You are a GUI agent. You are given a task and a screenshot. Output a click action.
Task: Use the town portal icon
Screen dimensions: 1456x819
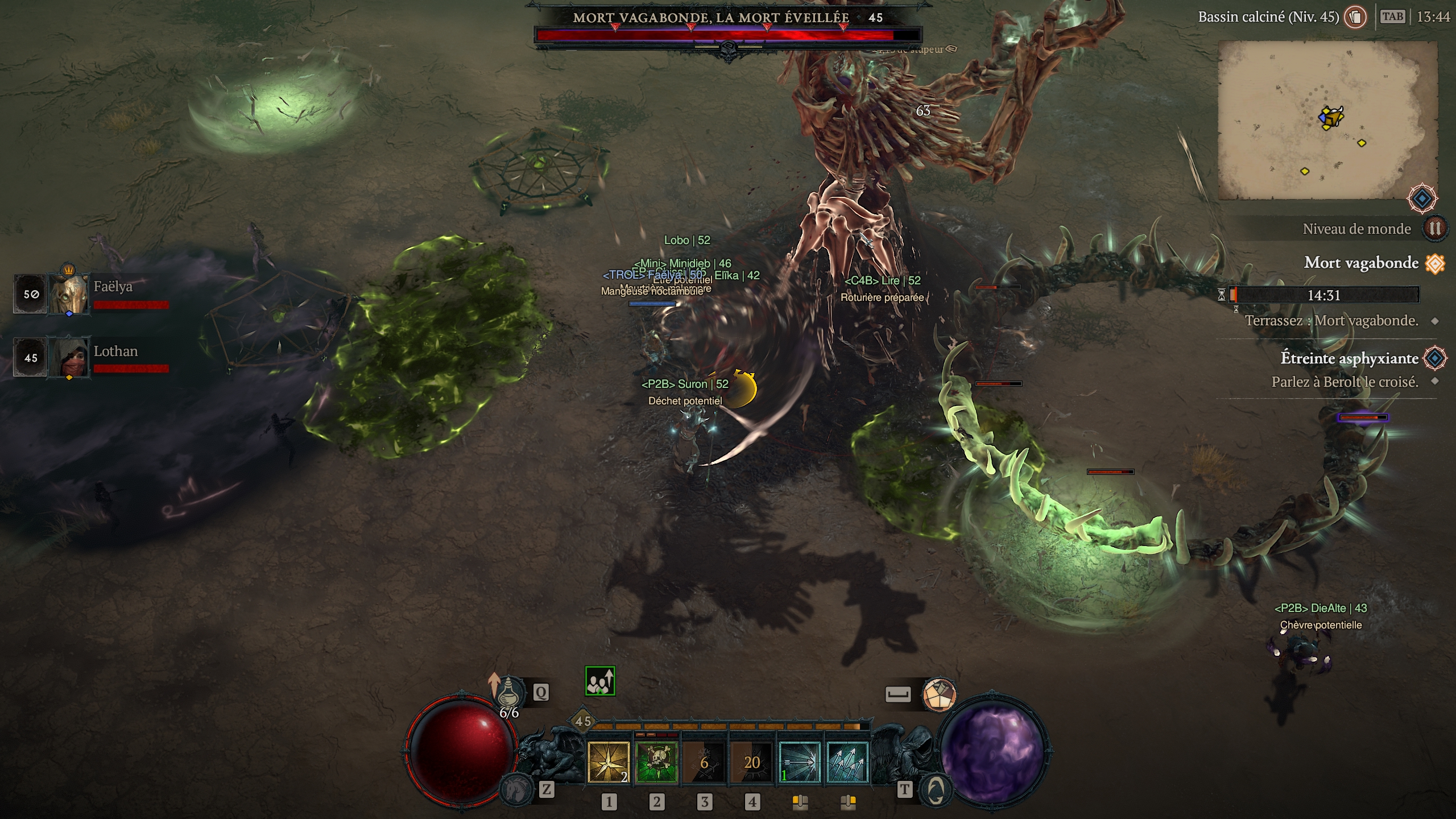[936, 789]
